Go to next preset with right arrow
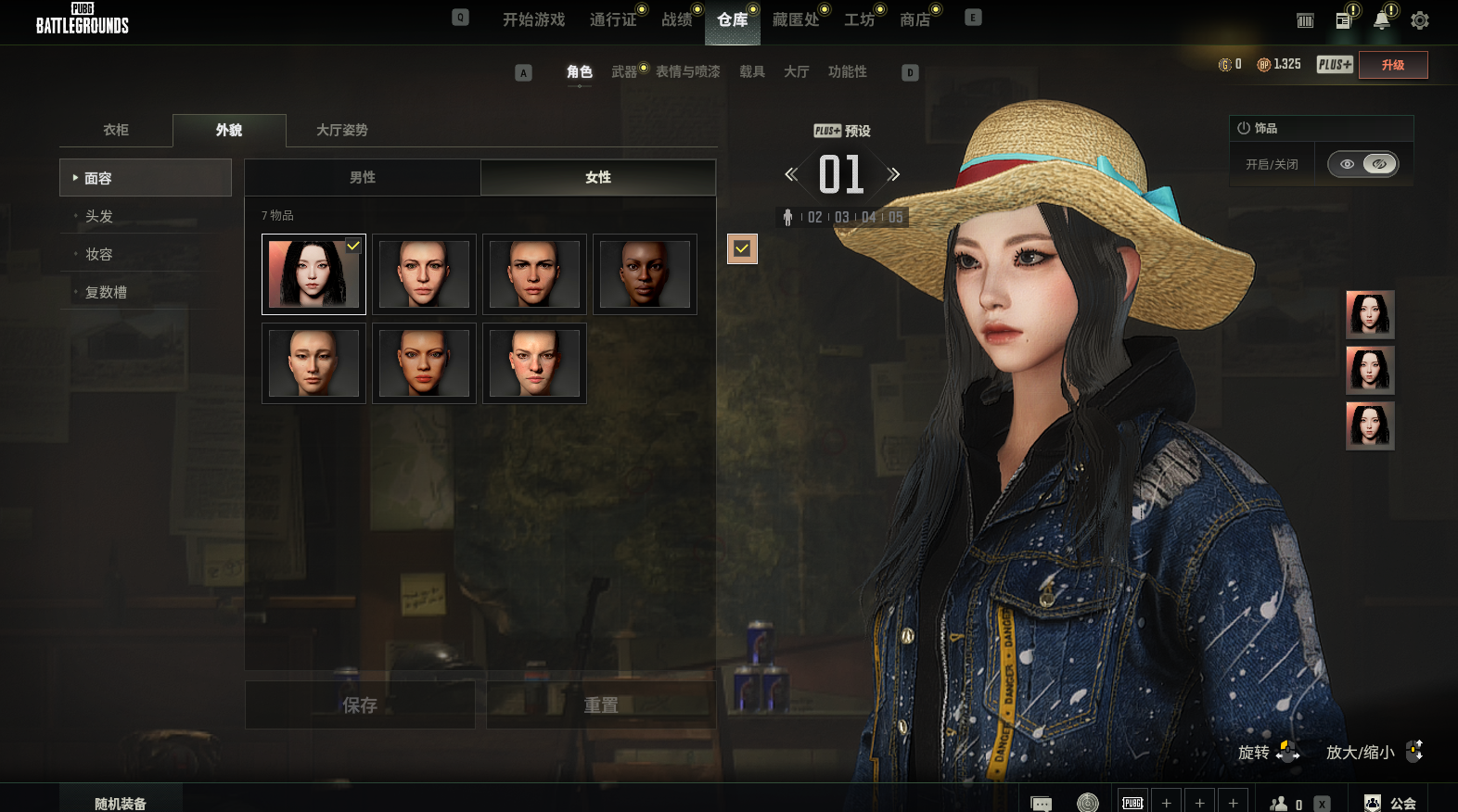Screen dimensions: 1458x812 (893, 174)
